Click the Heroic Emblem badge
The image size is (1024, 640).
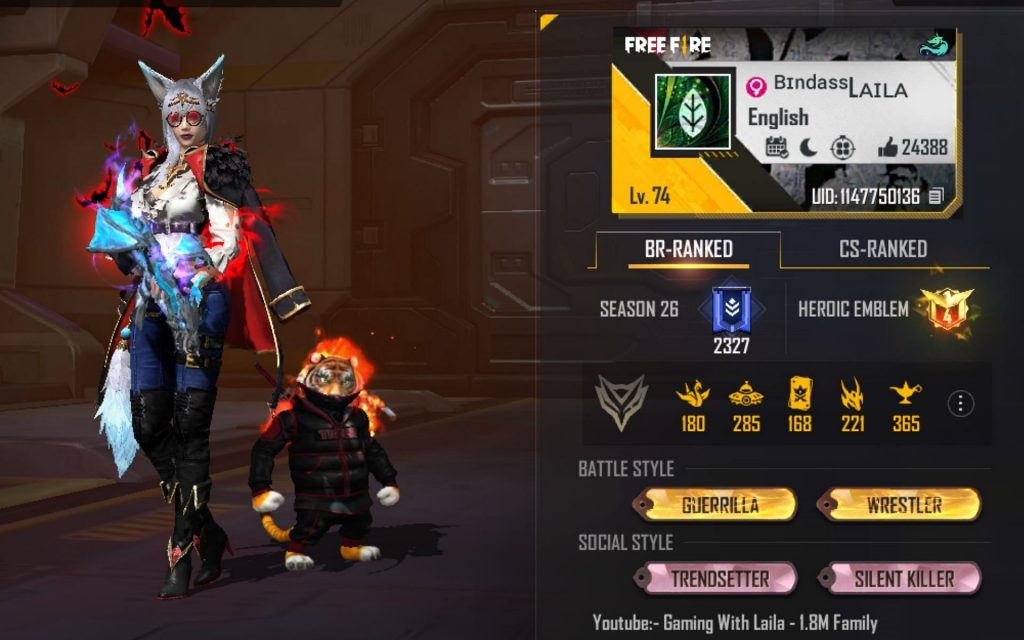click(940, 308)
